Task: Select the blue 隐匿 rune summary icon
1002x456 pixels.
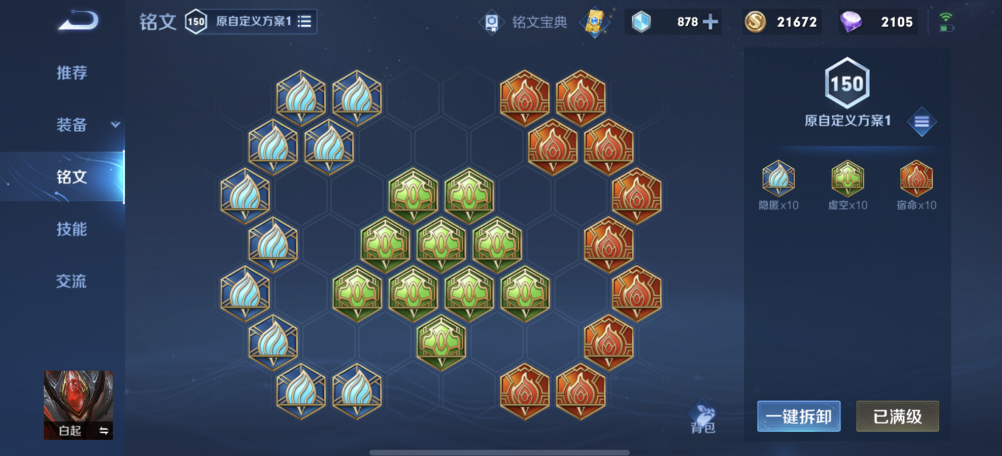Action: [778, 180]
